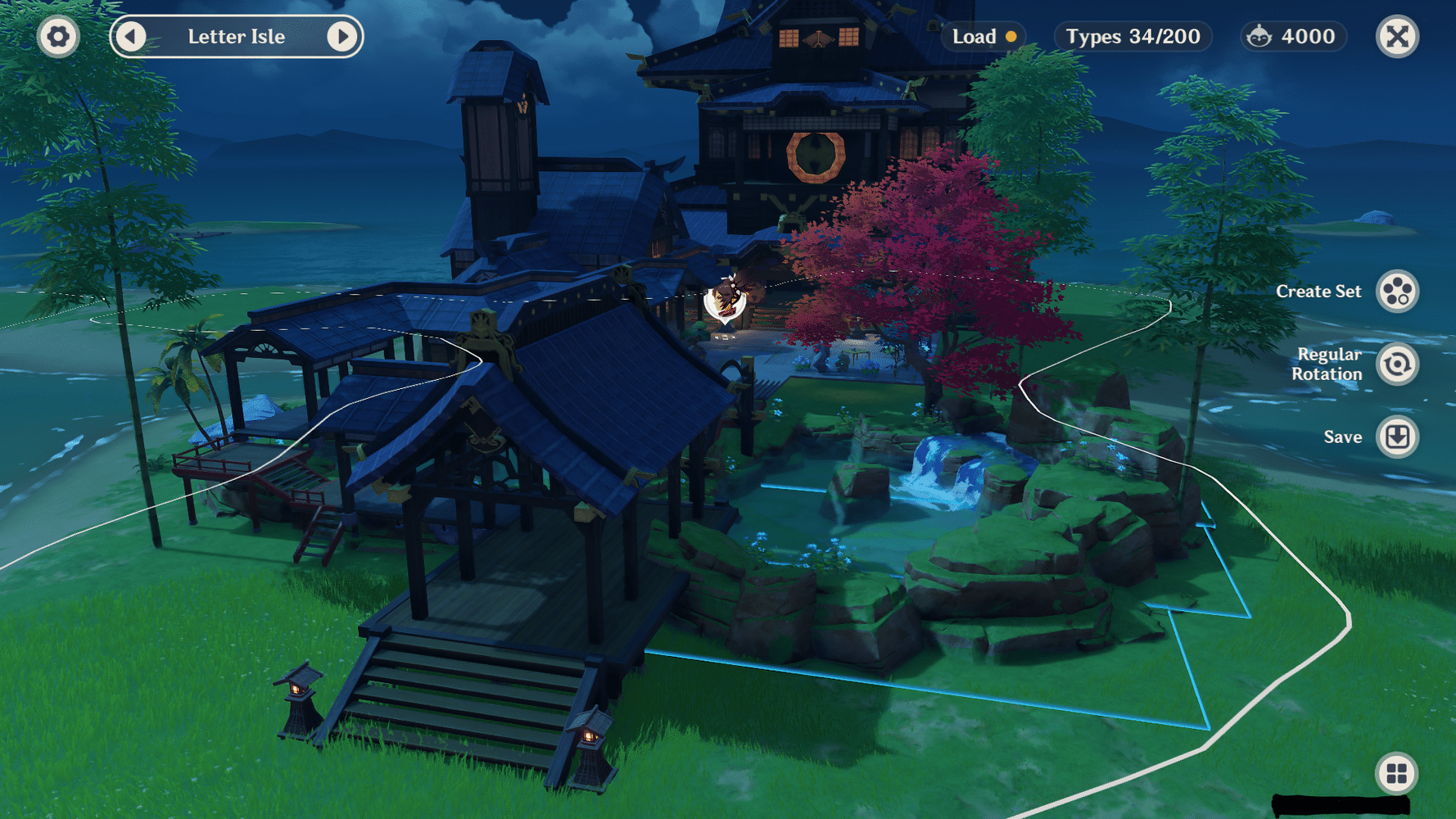Click the Create Set label text

pyautogui.click(x=1318, y=291)
